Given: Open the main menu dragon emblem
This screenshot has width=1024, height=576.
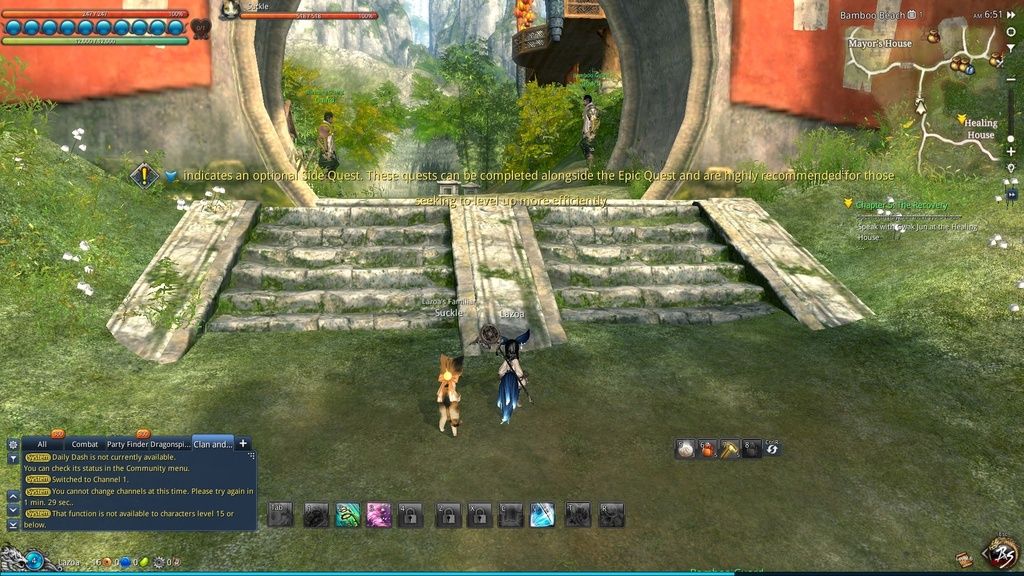Looking at the screenshot, I should [x=1001, y=552].
